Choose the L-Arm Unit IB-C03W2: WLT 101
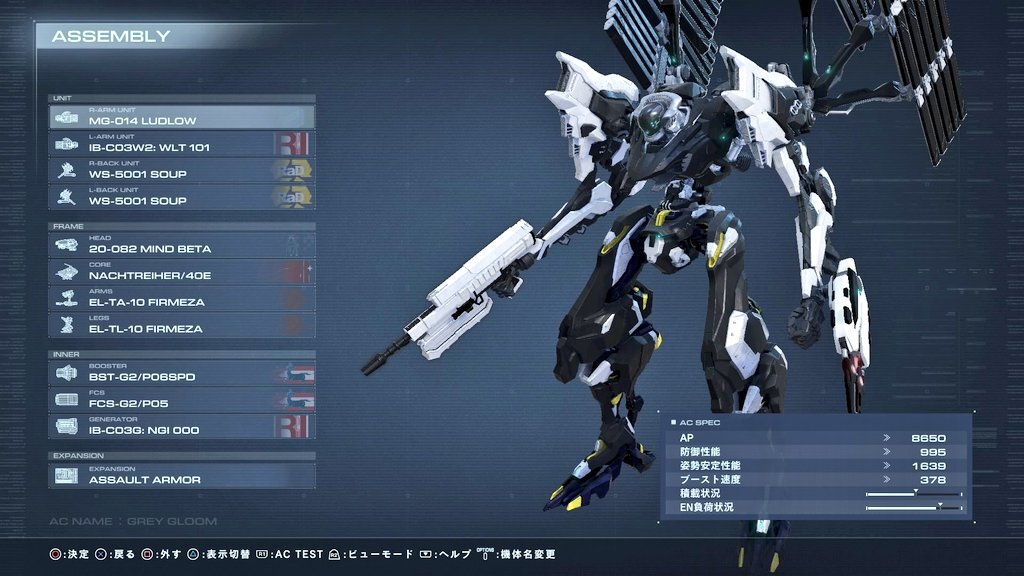 click(x=181, y=144)
